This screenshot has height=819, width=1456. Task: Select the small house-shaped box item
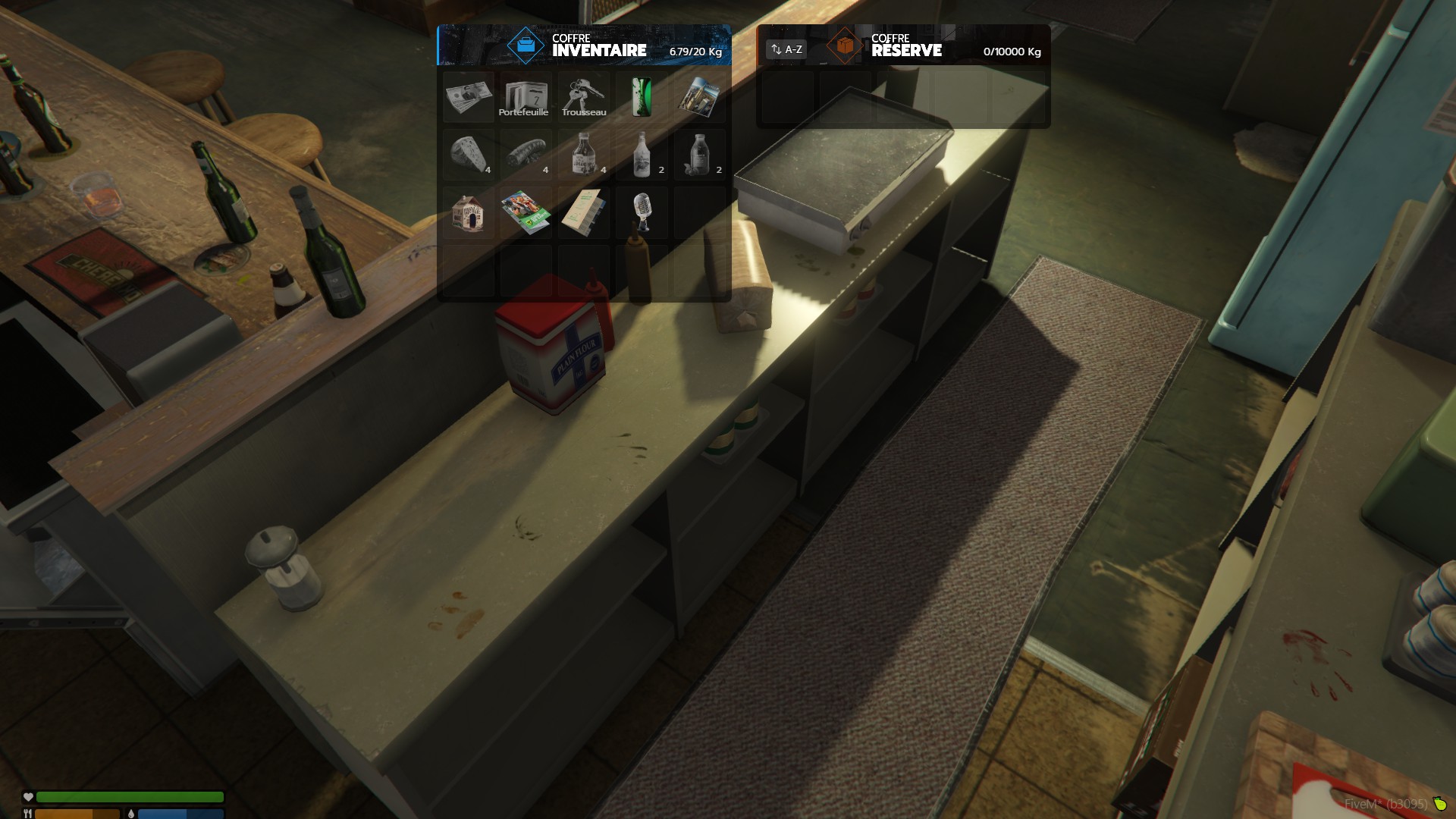[x=469, y=213]
